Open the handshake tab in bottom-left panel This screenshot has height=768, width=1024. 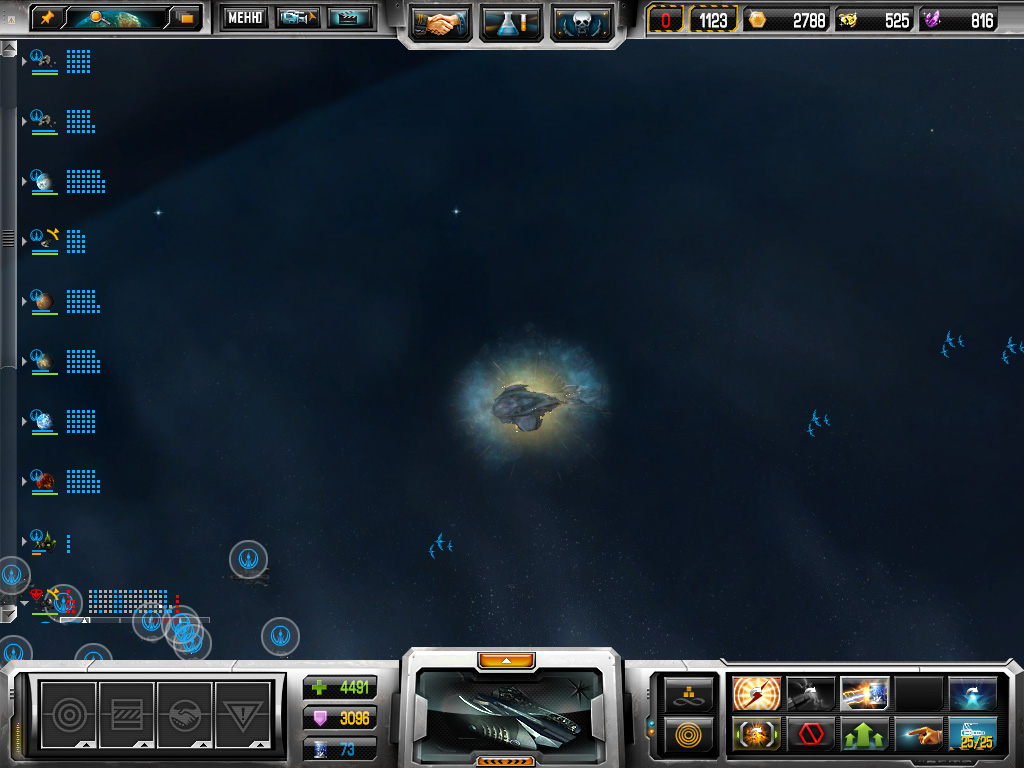[185, 715]
